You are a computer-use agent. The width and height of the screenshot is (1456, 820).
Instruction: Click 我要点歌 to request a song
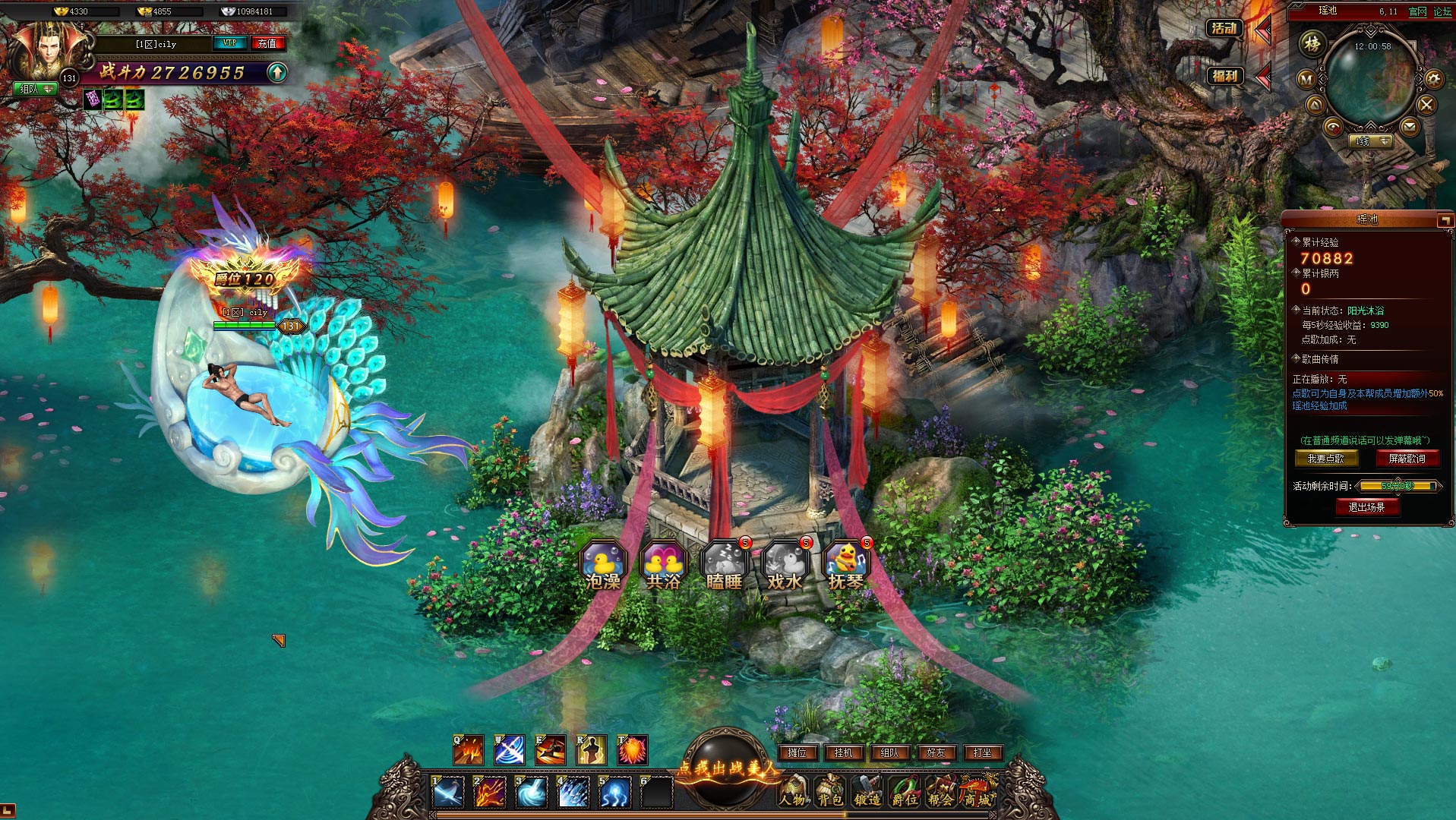pyautogui.click(x=1325, y=459)
